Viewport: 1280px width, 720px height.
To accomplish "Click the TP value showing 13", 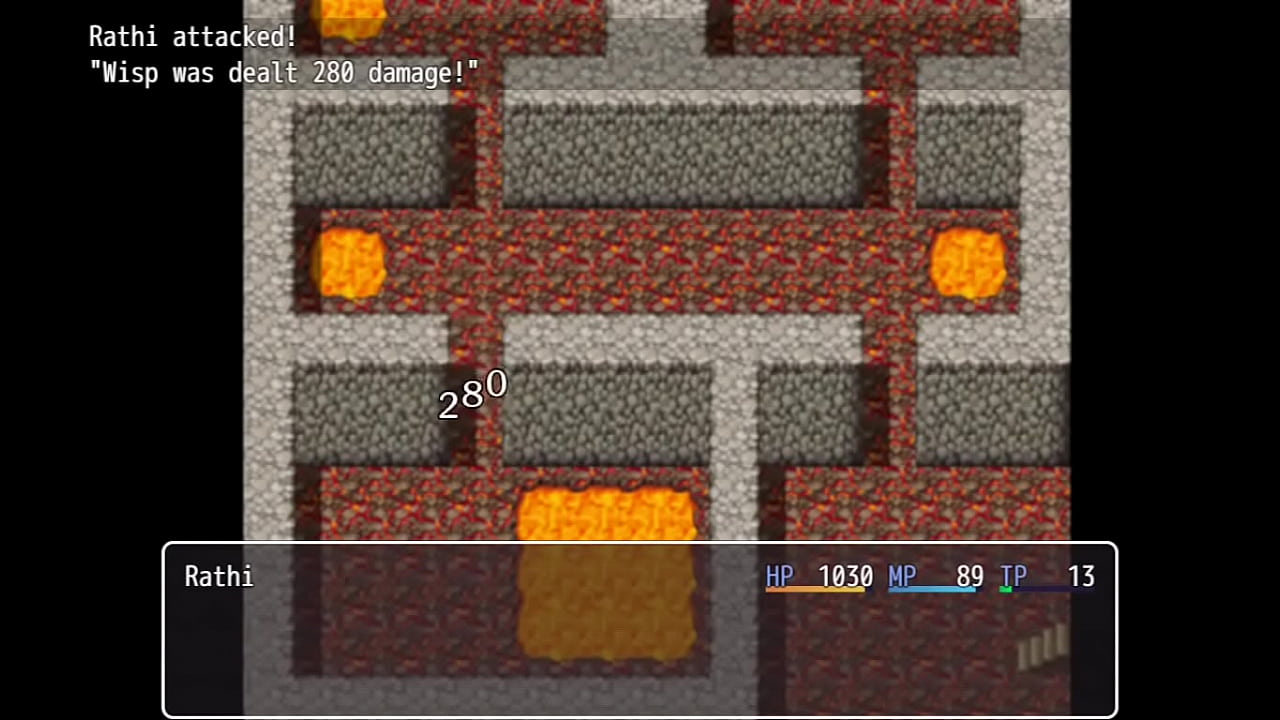I will coord(1081,576).
